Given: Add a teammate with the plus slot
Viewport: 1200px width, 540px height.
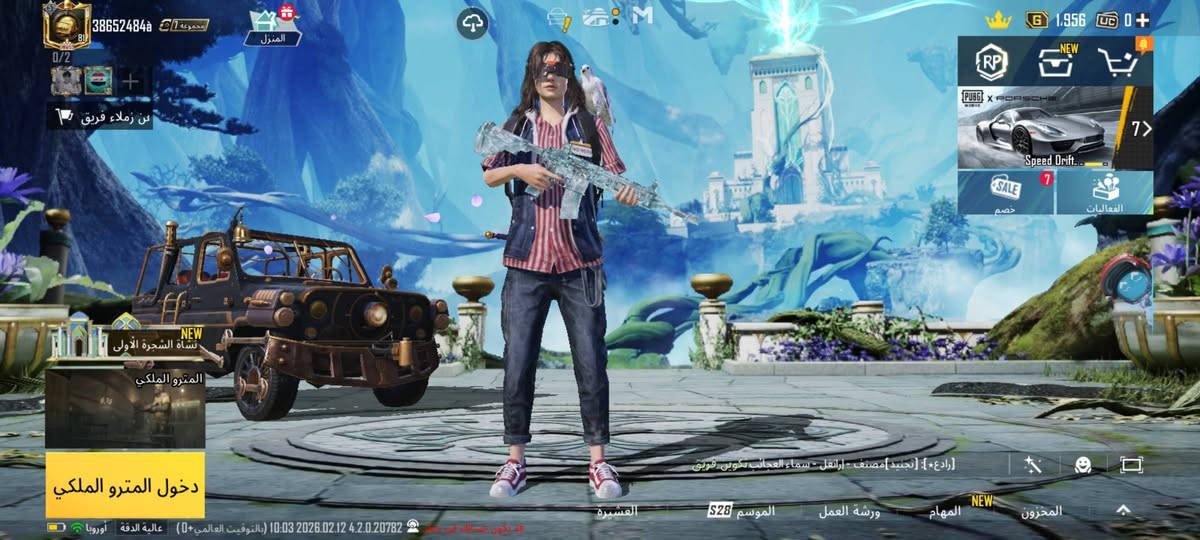Looking at the screenshot, I should (131, 81).
